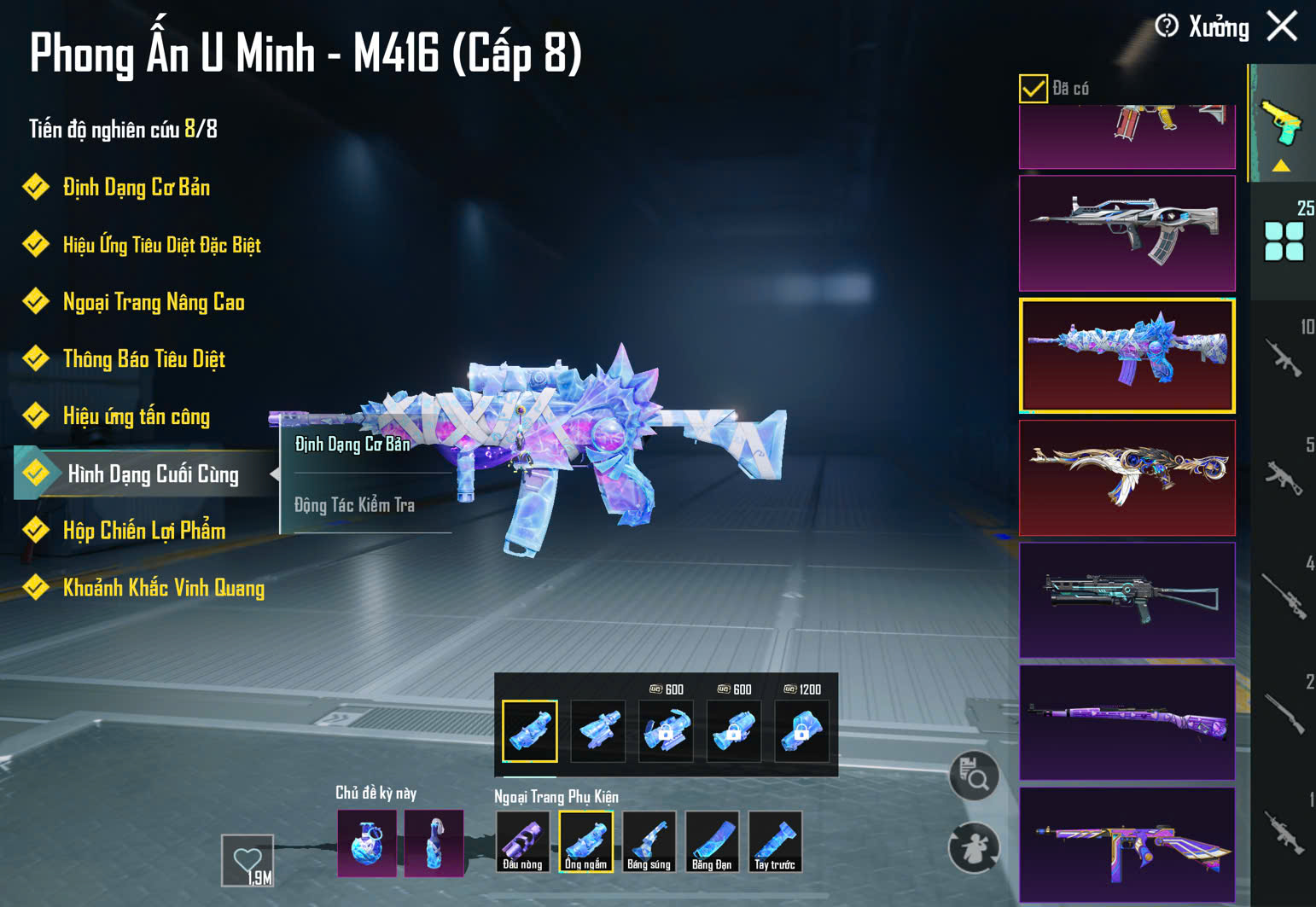Select Khoảnh Khắc Vinh Quang level
1316x907 pixels.
click(x=163, y=588)
